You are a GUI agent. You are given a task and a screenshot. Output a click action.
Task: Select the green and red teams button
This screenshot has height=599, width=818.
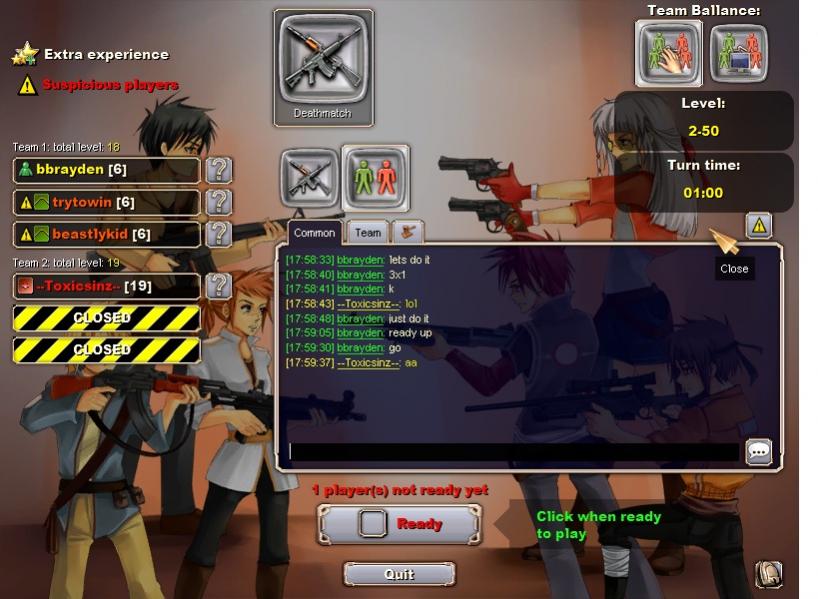375,178
